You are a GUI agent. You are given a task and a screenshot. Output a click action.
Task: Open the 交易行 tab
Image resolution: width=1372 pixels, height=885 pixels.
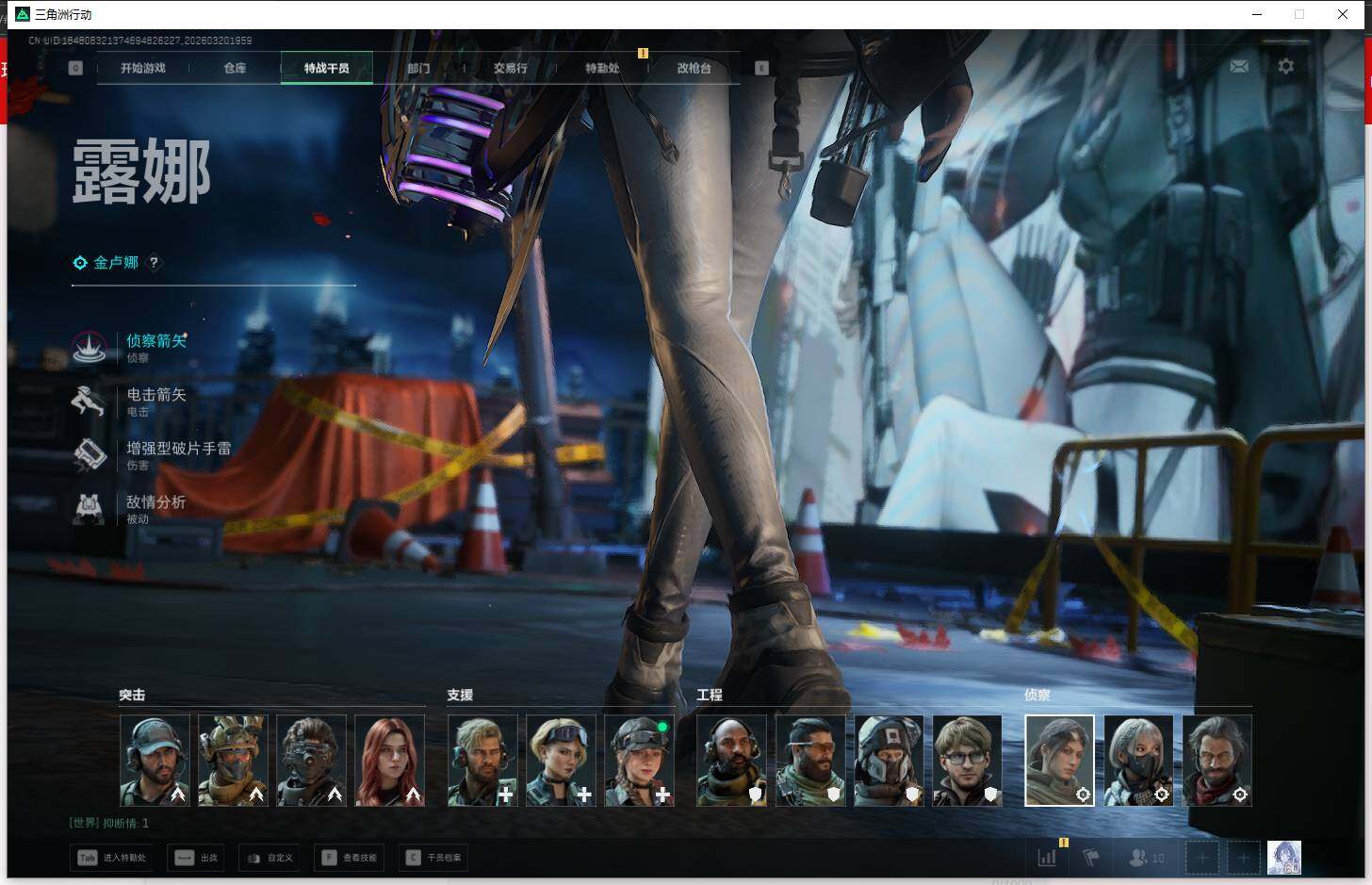pos(510,68)
